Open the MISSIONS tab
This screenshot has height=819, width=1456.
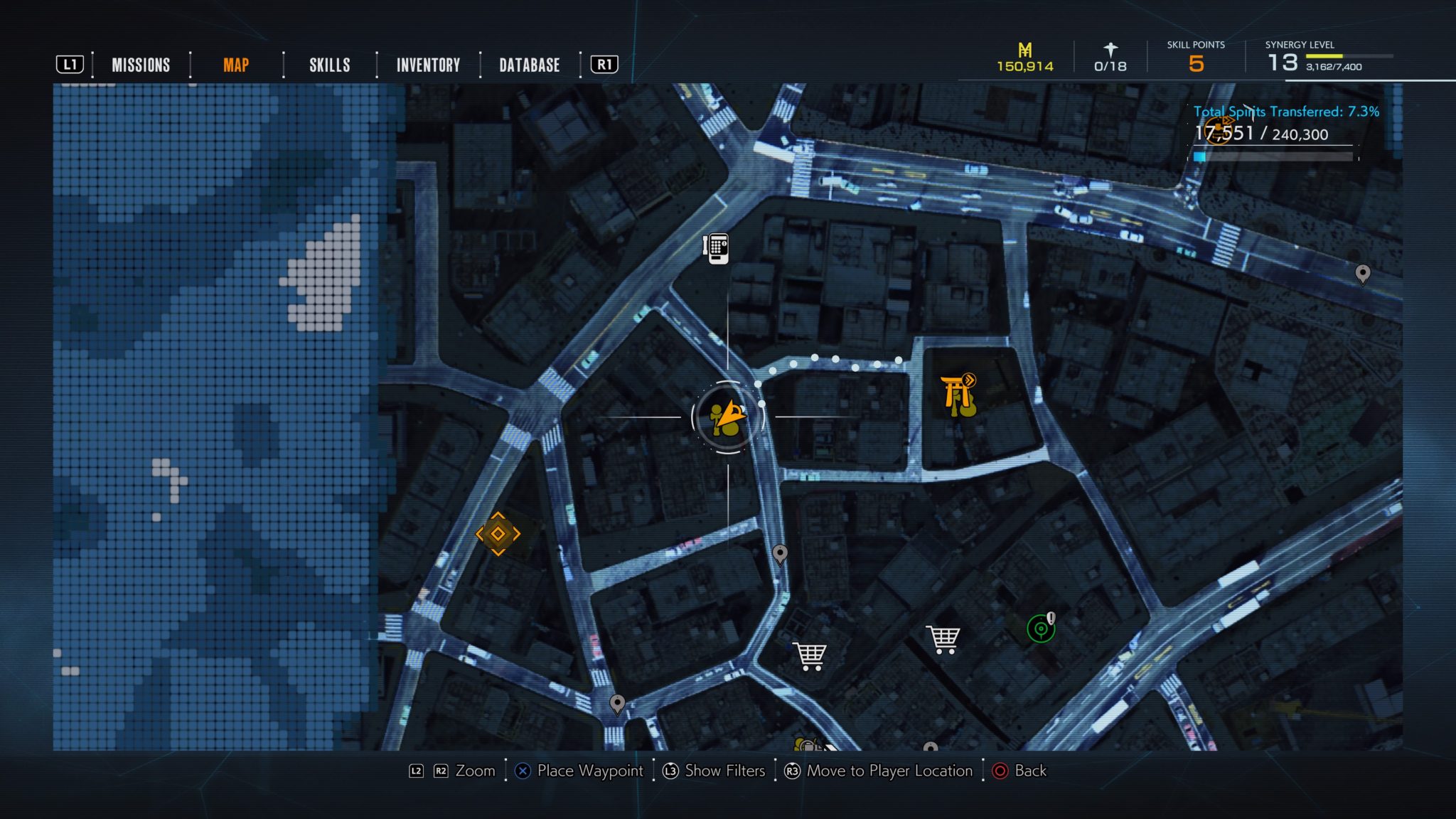140,65
